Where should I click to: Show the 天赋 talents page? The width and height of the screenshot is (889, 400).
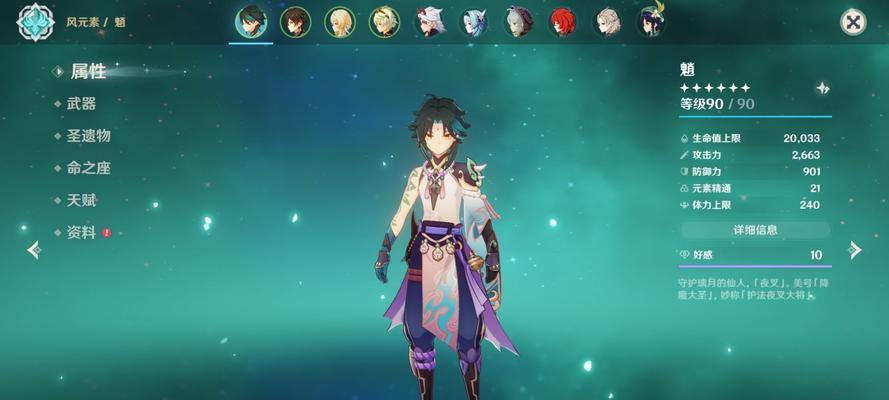click(81, 200)
